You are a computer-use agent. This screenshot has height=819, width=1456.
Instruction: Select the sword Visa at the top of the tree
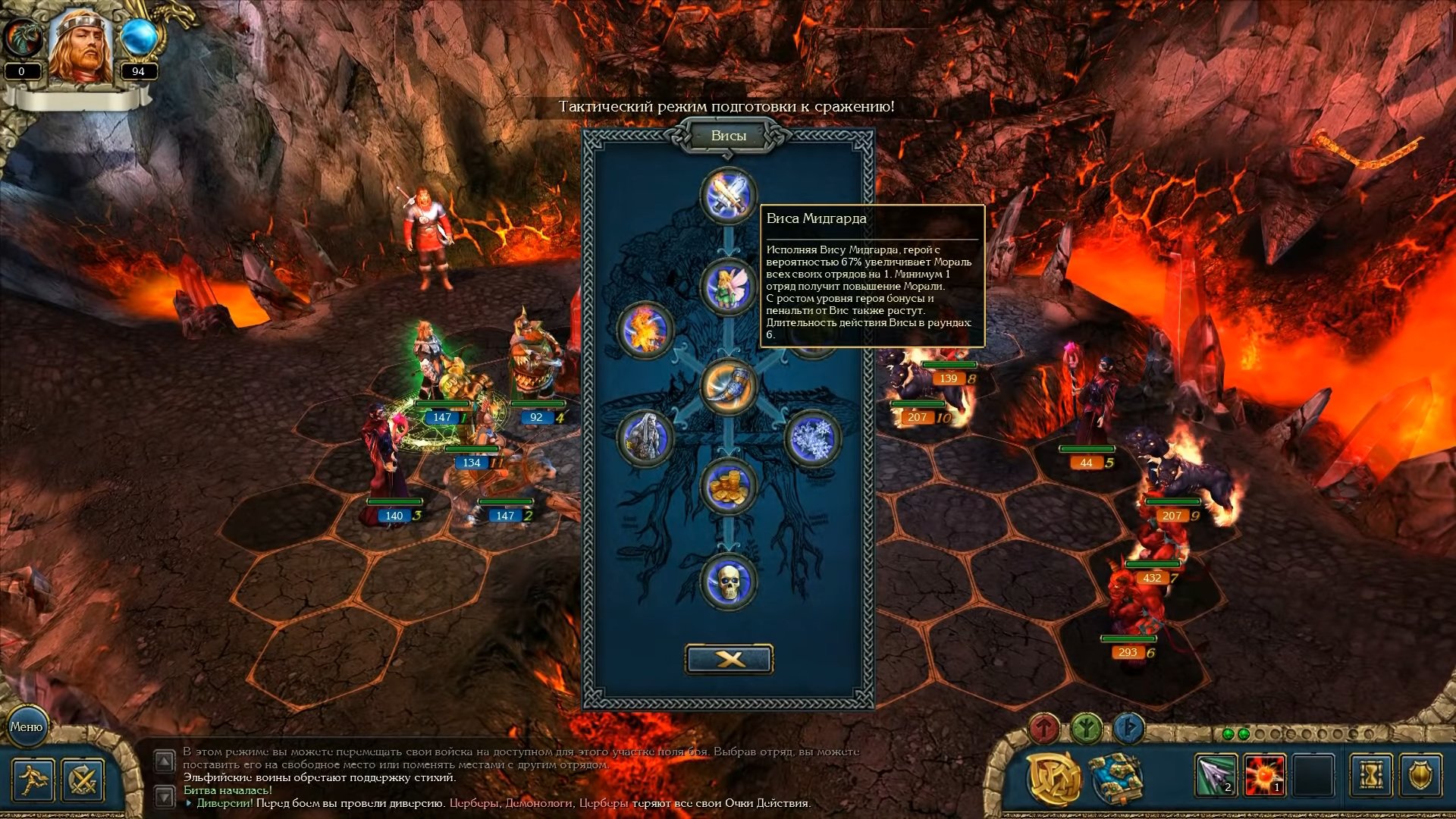[x=728, y=195]
